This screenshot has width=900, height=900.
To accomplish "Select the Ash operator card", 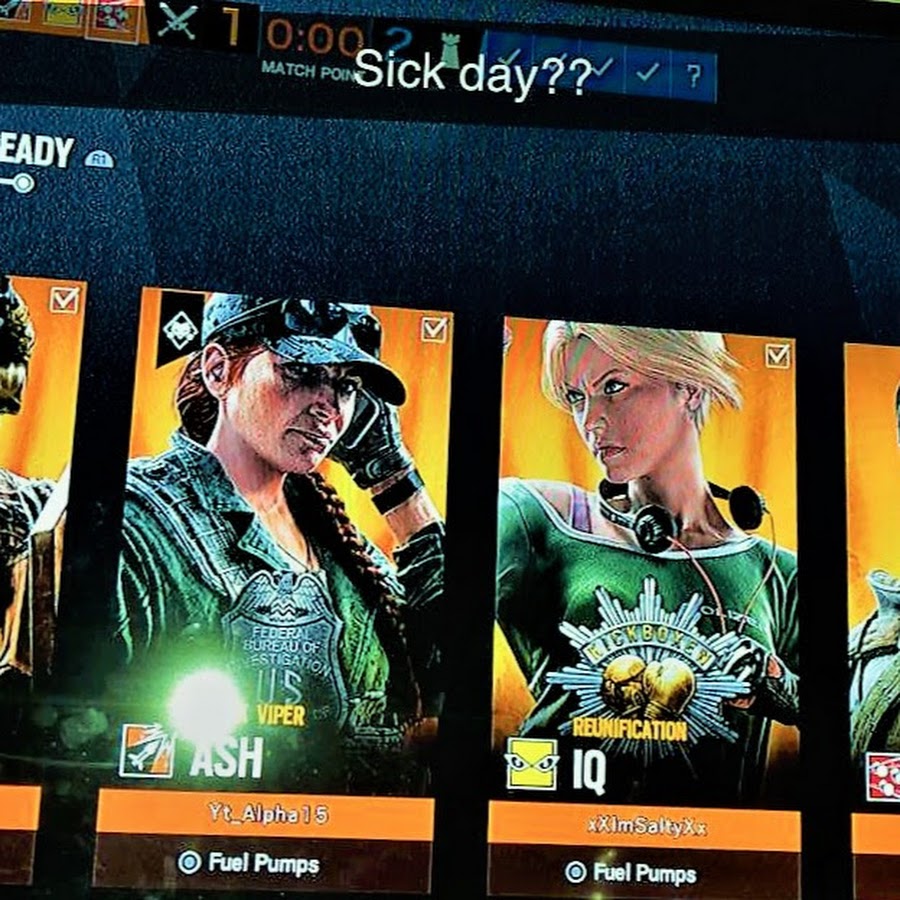I will [x=285, y=520].
